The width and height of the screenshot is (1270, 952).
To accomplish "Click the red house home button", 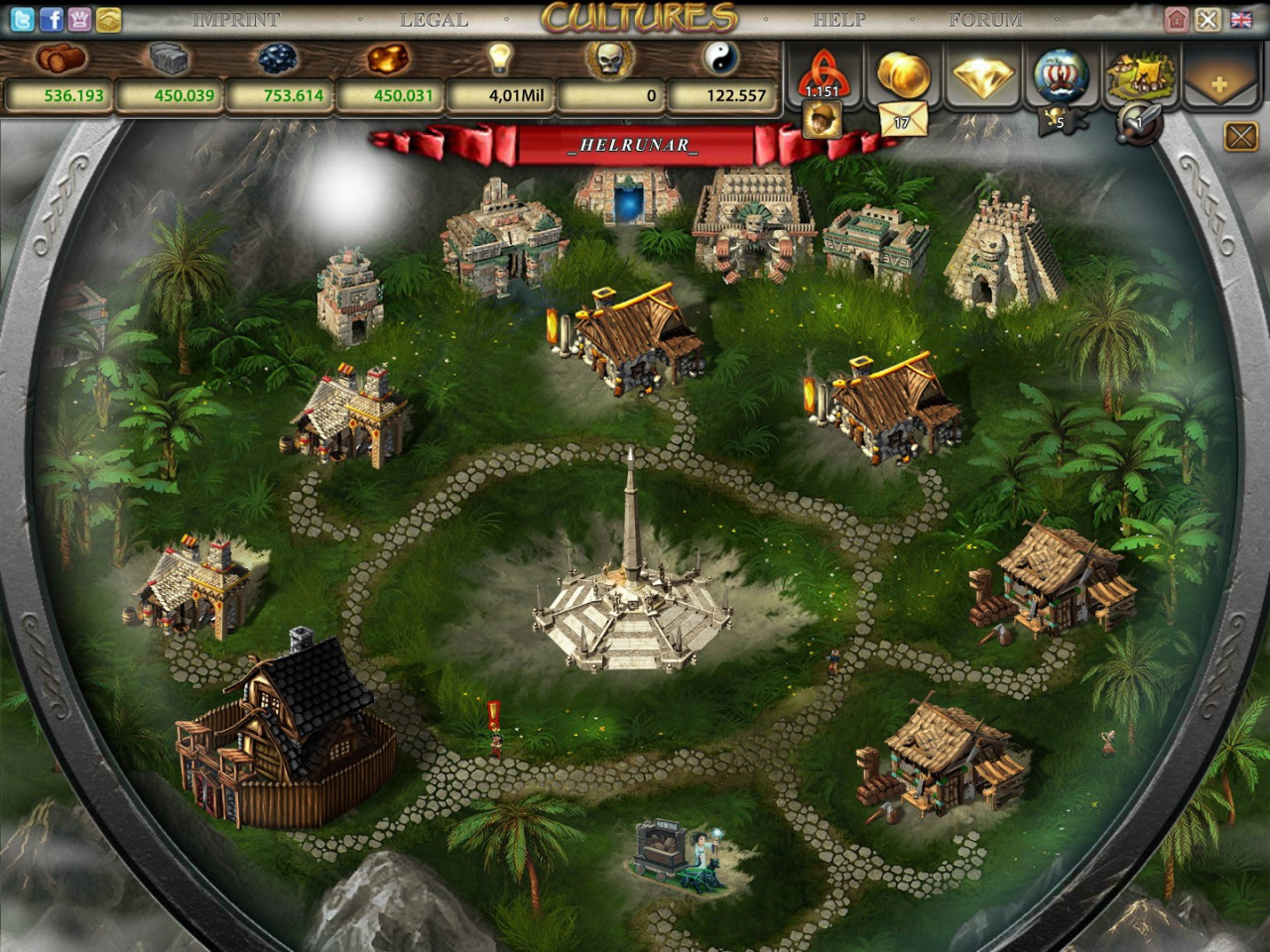I will [1177, 19].
